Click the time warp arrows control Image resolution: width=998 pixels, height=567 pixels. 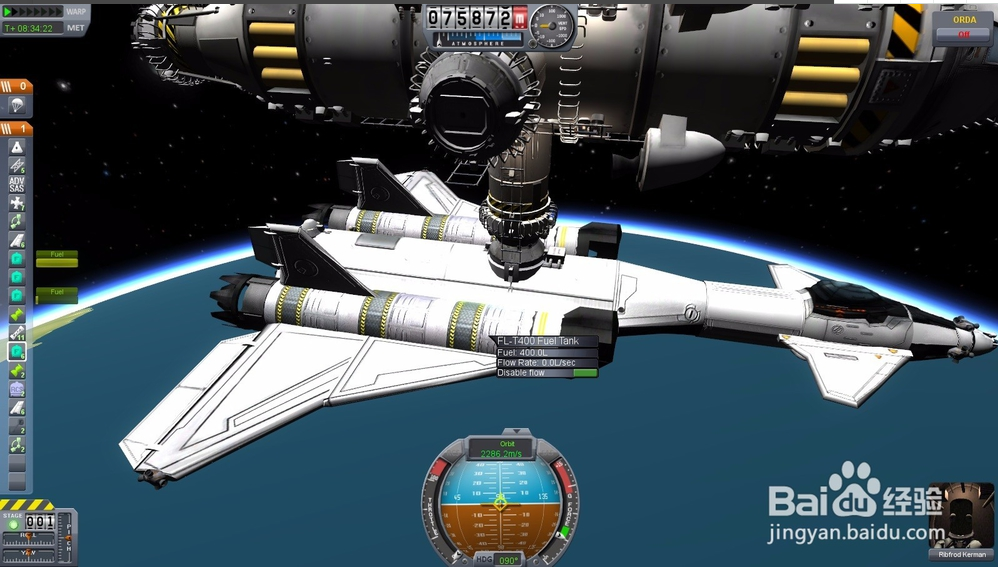pyautogui.click(x=33, y=11)
